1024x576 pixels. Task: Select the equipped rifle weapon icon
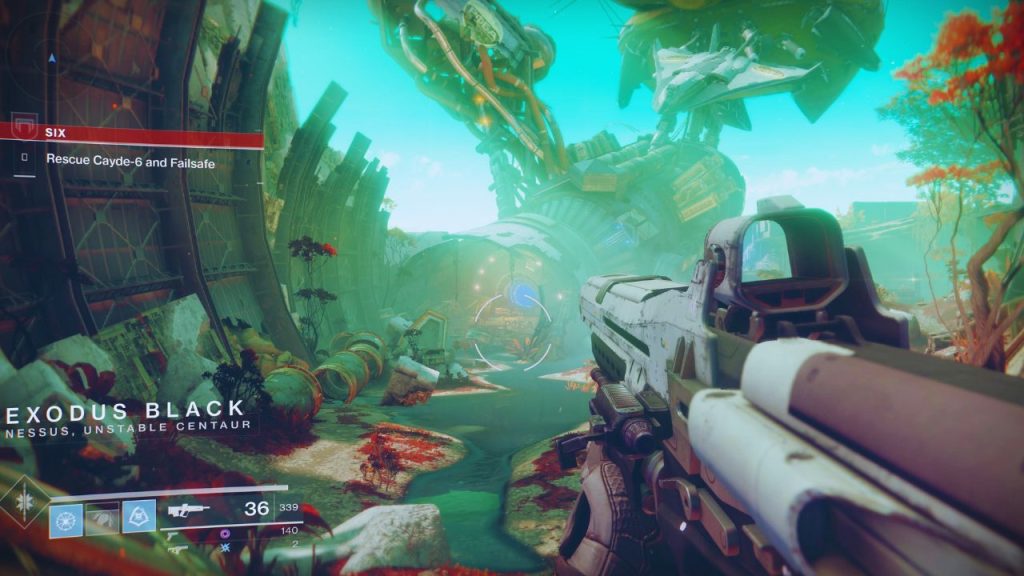pyautogui.click(x=190, y=509)
